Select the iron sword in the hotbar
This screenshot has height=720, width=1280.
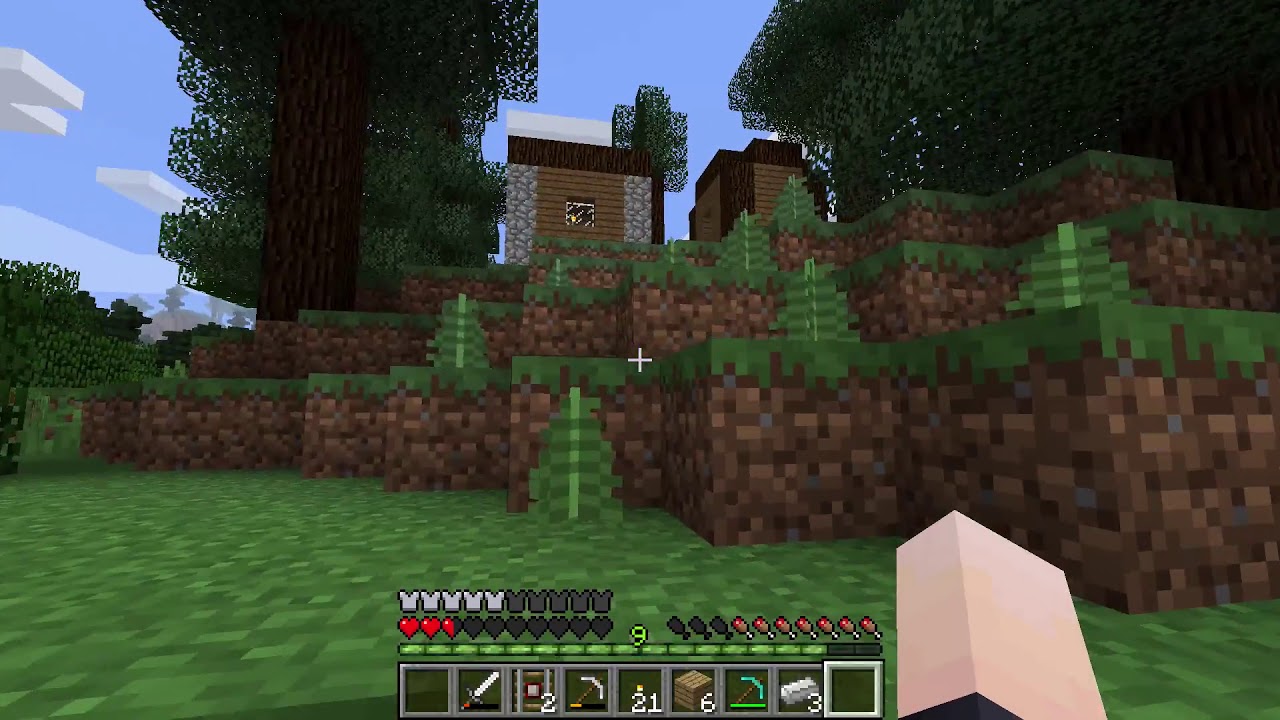tap(480, 686)
